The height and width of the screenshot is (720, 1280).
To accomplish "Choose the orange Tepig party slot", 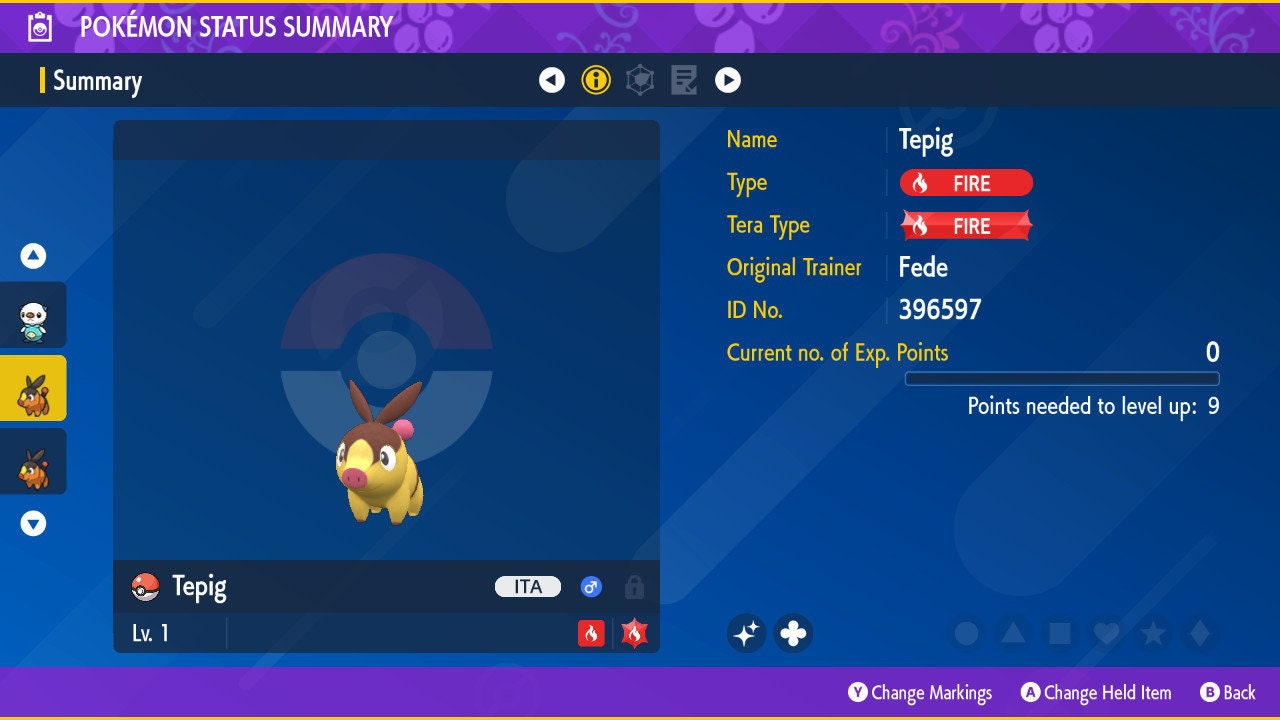I will (x=33, y=461).
